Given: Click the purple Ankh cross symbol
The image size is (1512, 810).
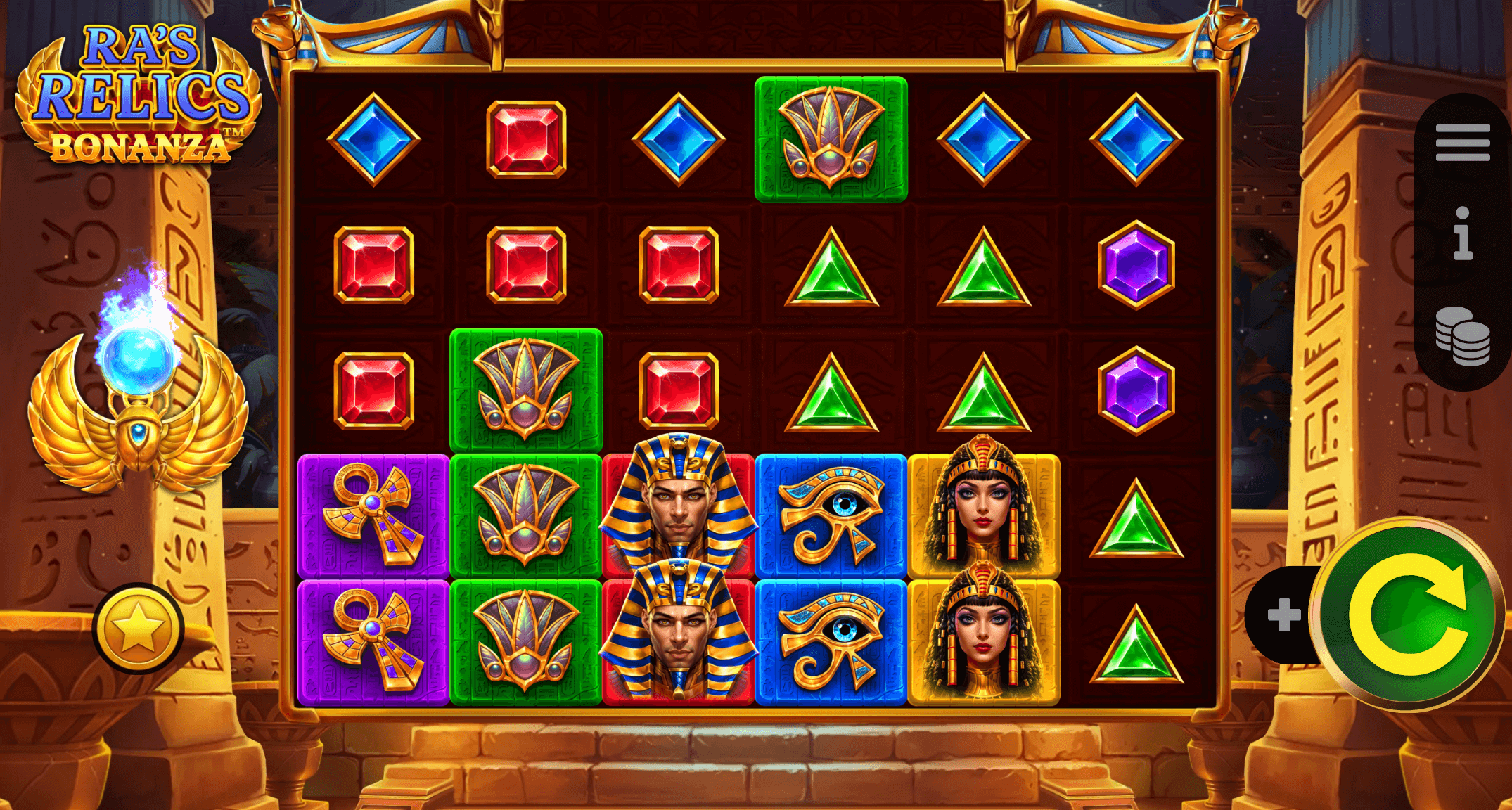Looking at the screenshot, I should (373, 513).
